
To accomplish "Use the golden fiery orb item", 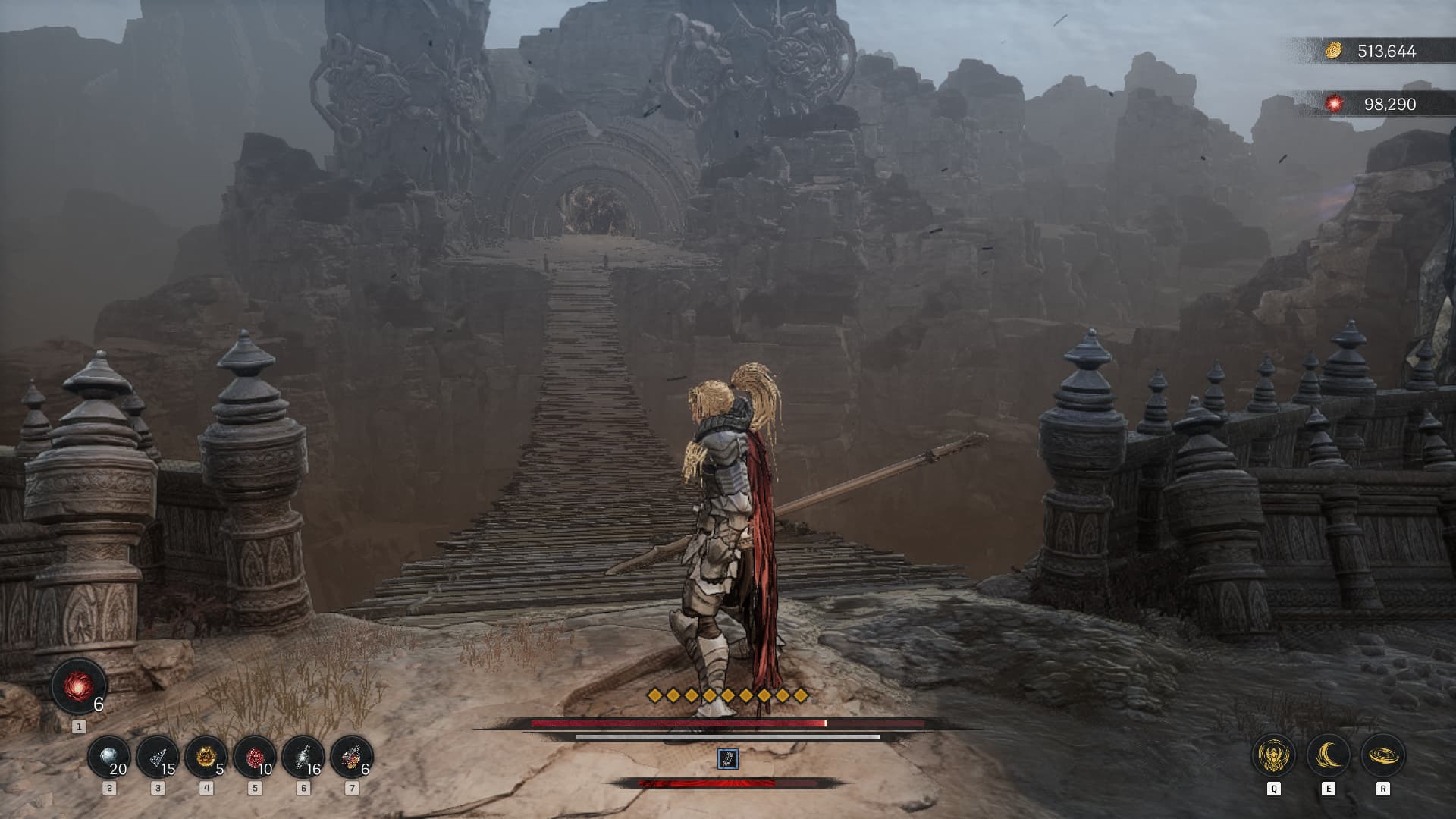I will 206,757.
